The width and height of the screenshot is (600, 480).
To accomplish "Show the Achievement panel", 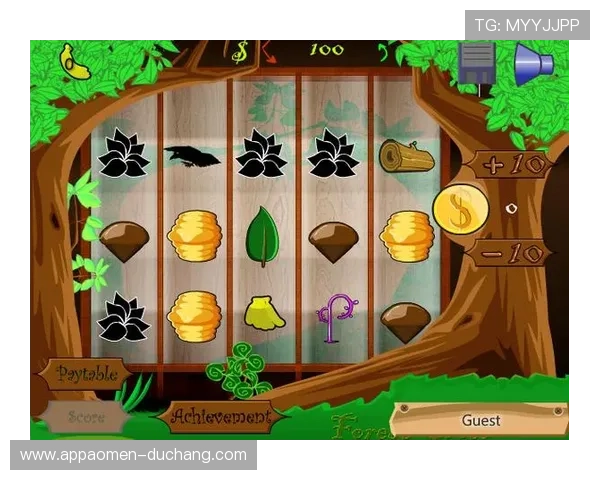I will tap(220, 415).
